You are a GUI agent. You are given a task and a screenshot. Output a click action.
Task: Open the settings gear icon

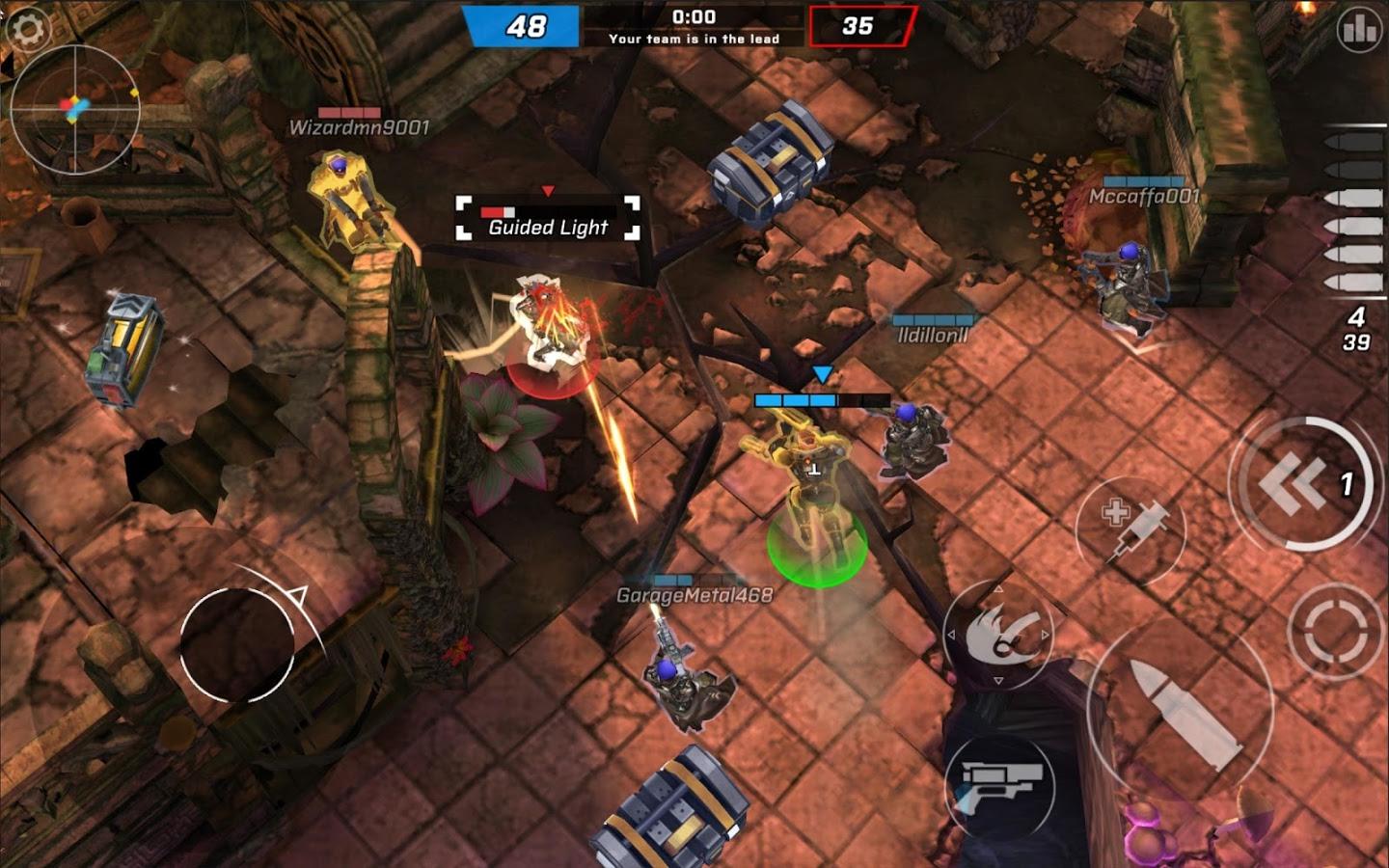point(27,29)
